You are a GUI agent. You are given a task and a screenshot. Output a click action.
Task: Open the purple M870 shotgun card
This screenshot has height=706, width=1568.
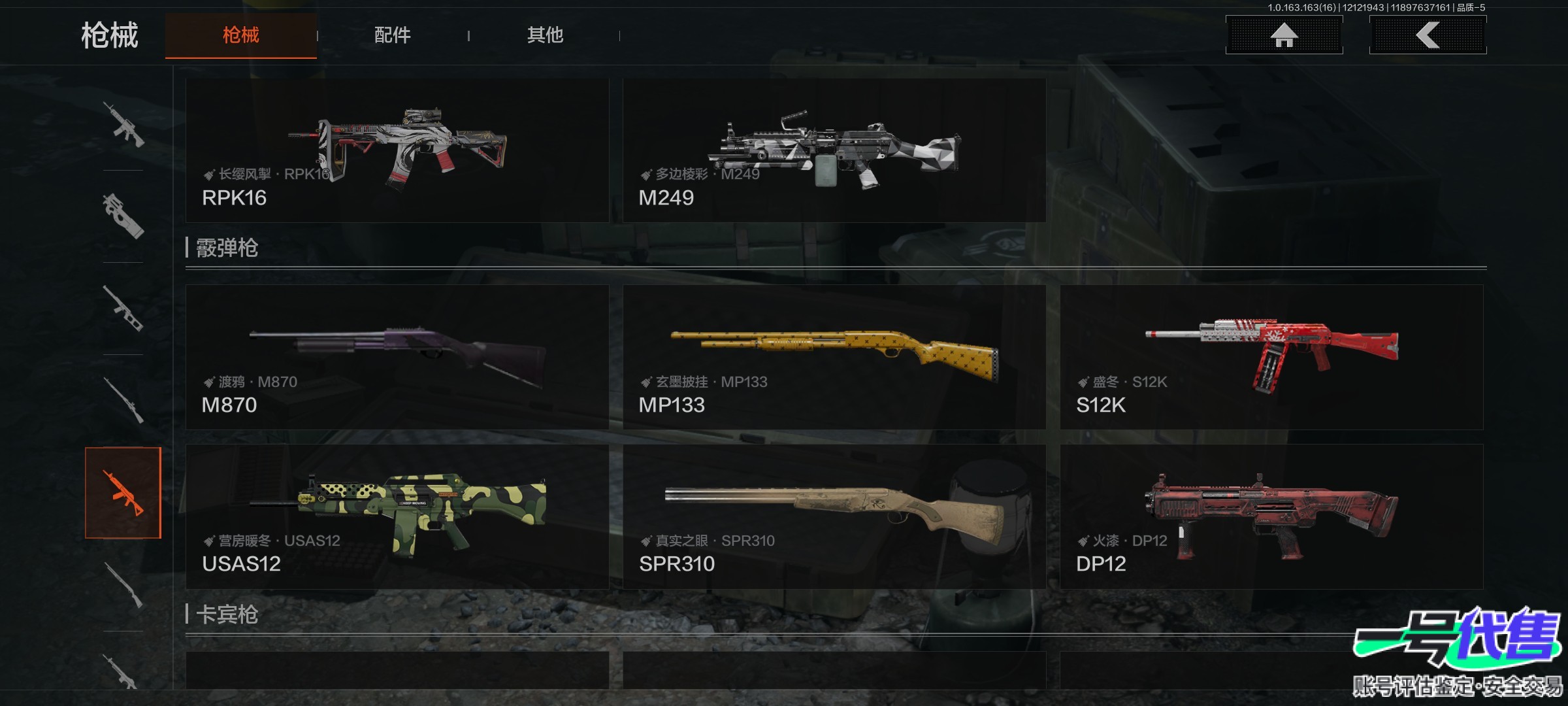(x=397, y=357)
